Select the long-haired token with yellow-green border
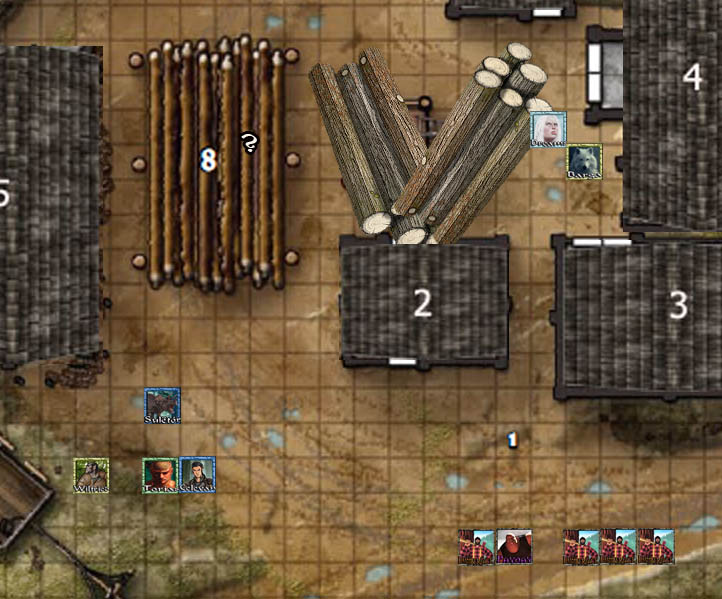Image resolution: width=722 pixels, height=599 pixels. tap(91, 475)
